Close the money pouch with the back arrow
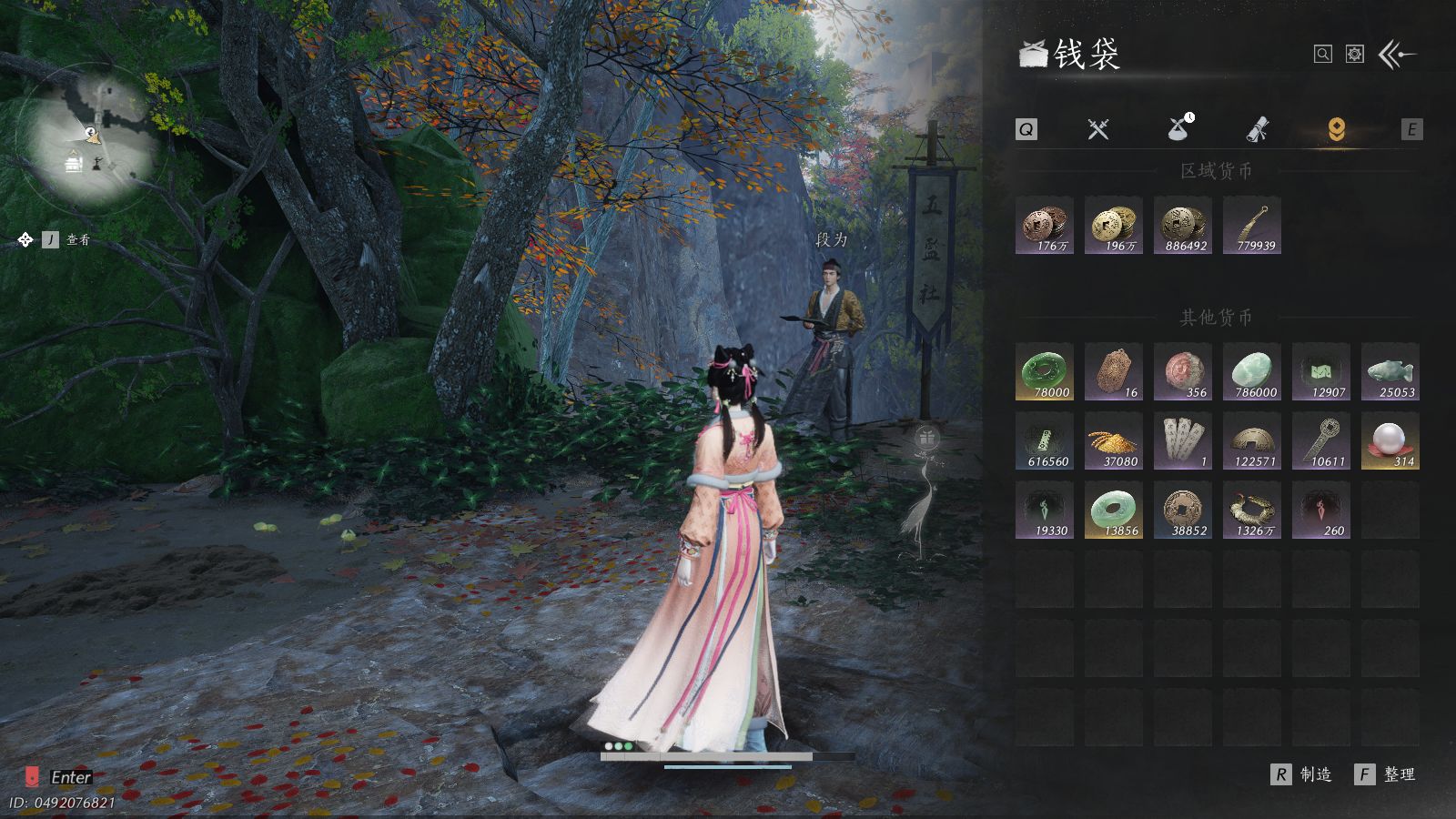The height and width of the screenshot is (819, 1456). click(x=1397, y=55)
